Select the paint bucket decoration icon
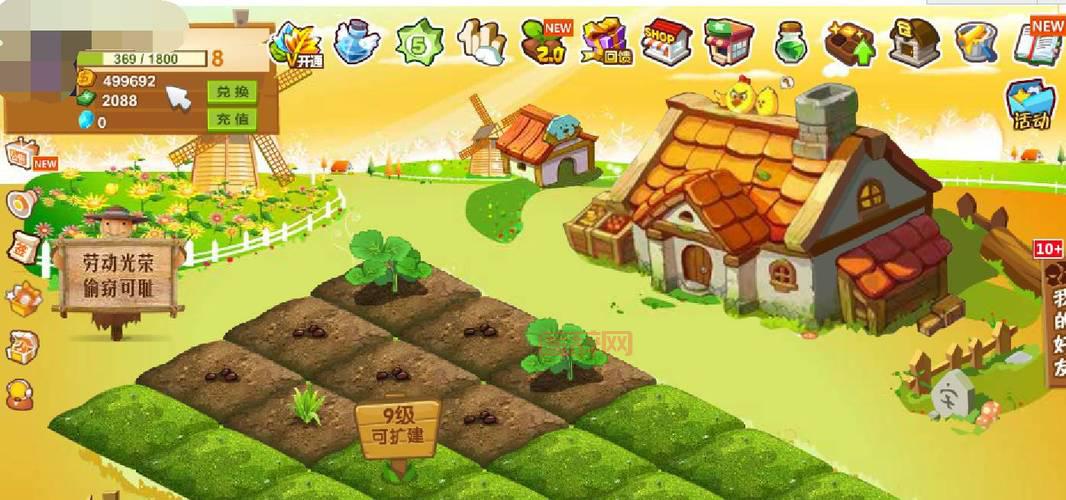The image size is (1066, 500). [976, 42]
